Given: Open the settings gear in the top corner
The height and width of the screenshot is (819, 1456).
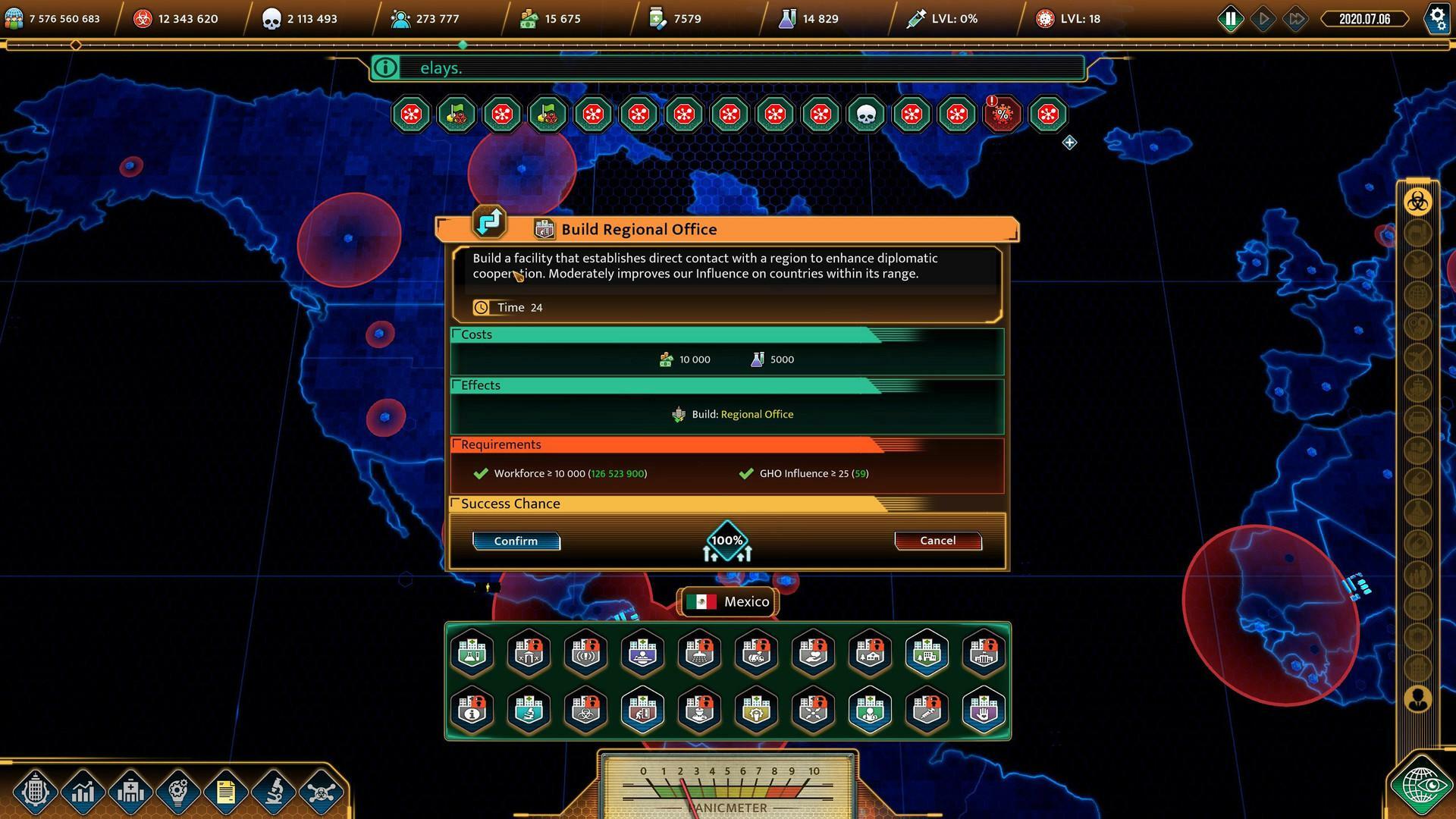Looking at the screenshot, I should tap(1437, 19).
